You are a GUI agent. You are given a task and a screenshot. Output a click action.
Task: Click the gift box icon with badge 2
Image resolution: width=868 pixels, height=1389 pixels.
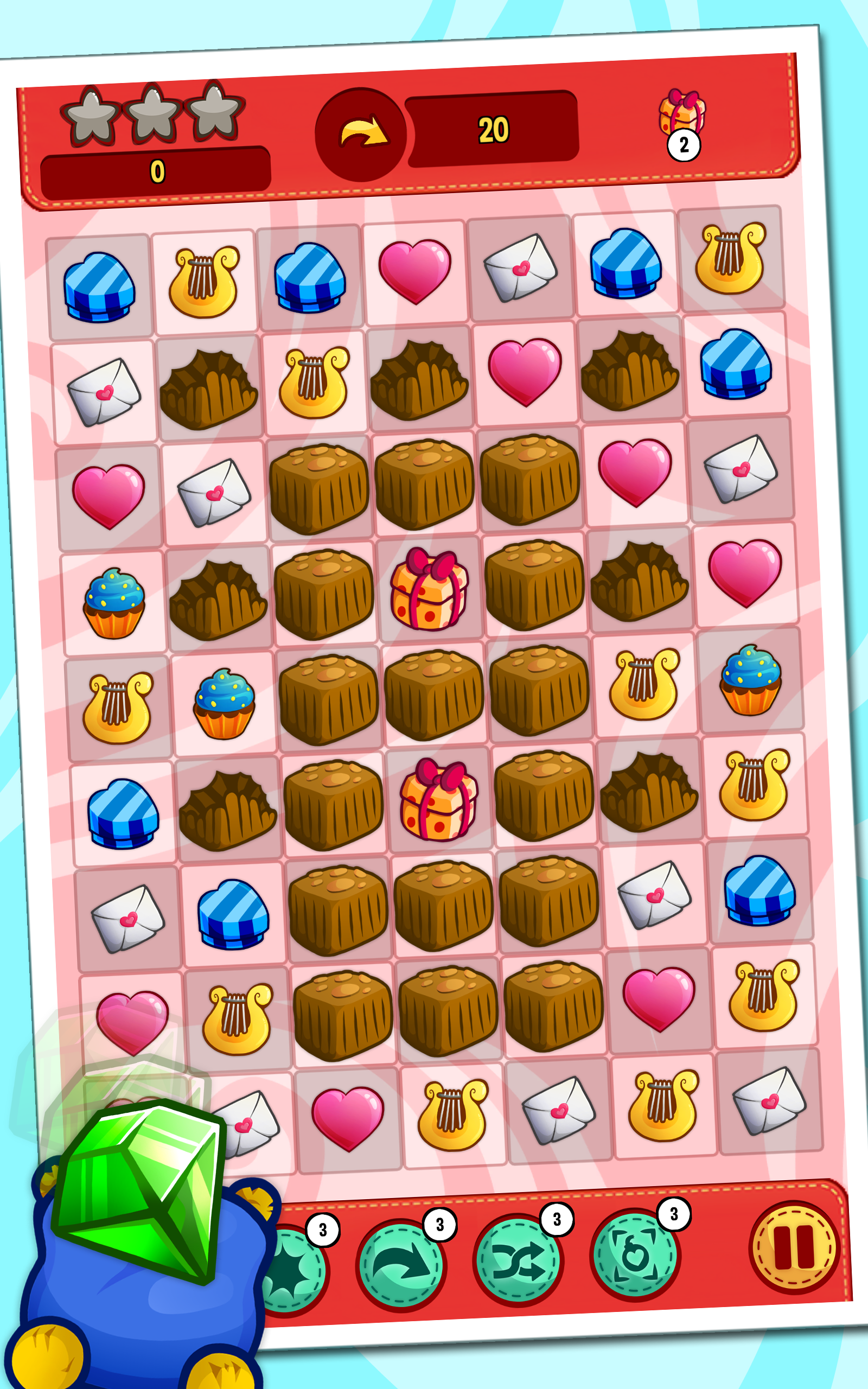point(684,117)
